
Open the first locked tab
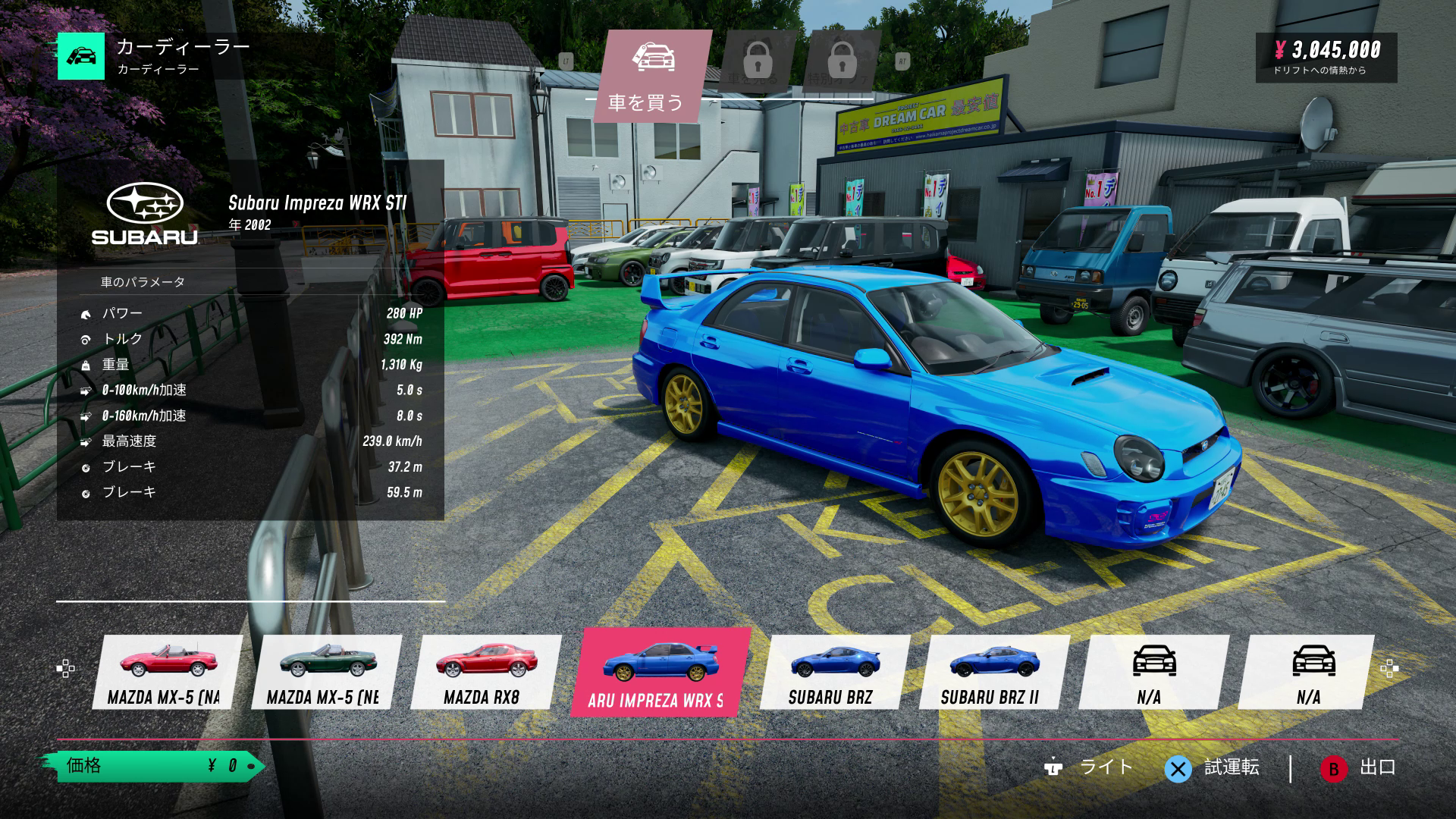point(757,62)
